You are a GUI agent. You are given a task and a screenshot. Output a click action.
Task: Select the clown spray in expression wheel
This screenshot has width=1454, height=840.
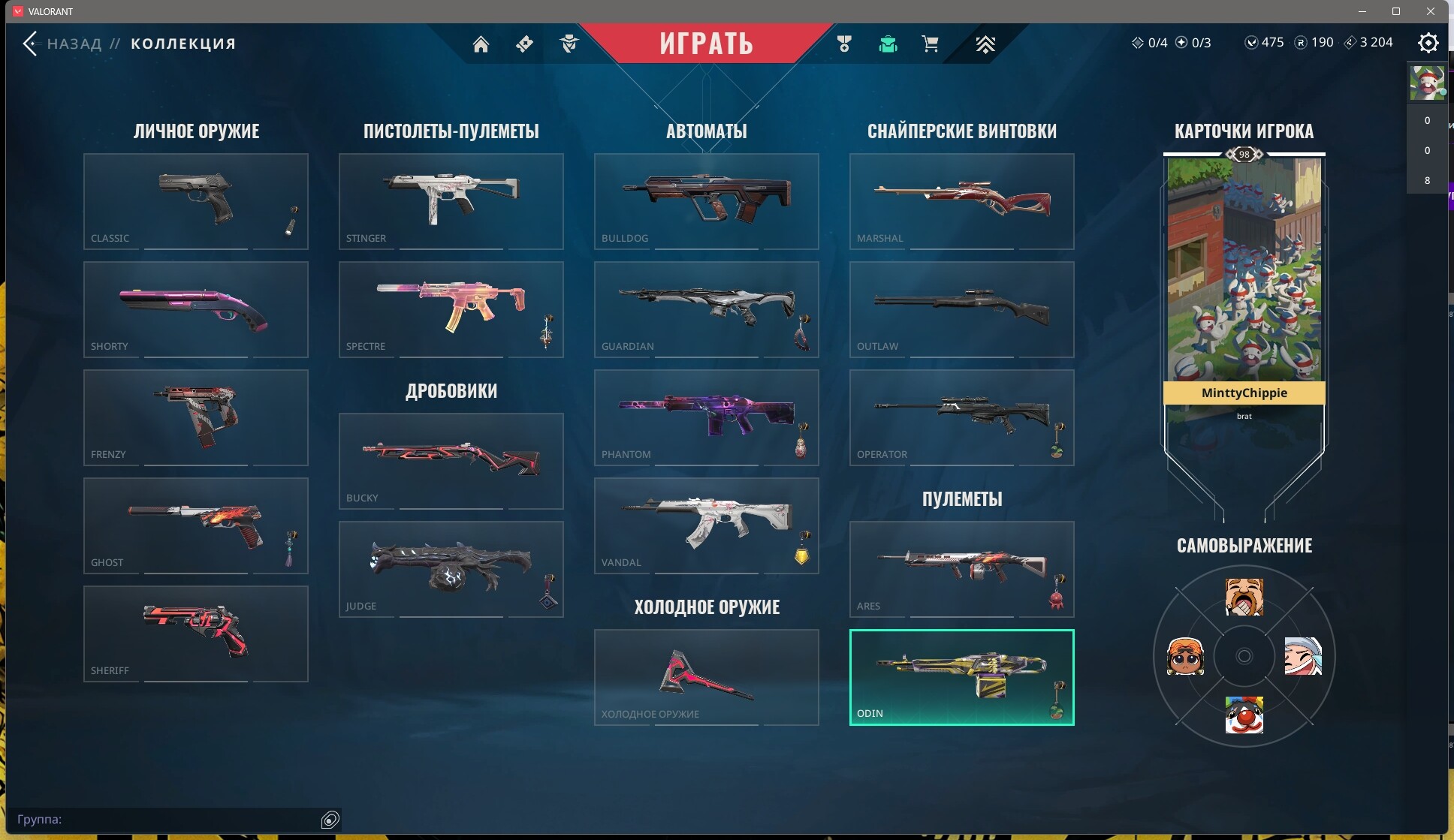pyautogui.click(x=1244, y=715)
